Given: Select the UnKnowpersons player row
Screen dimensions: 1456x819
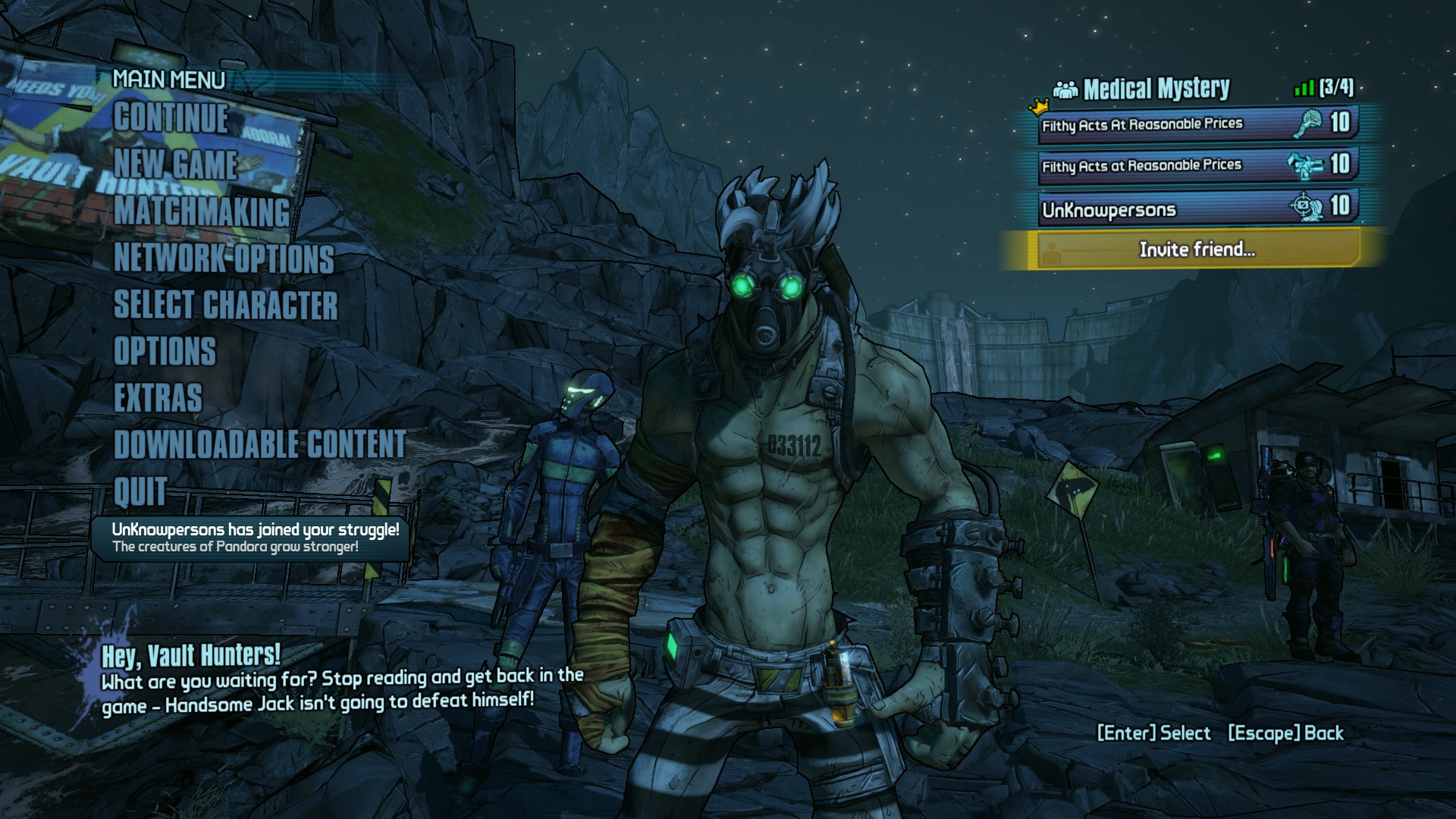Looking at the screenshot, I should point(1197,208).
